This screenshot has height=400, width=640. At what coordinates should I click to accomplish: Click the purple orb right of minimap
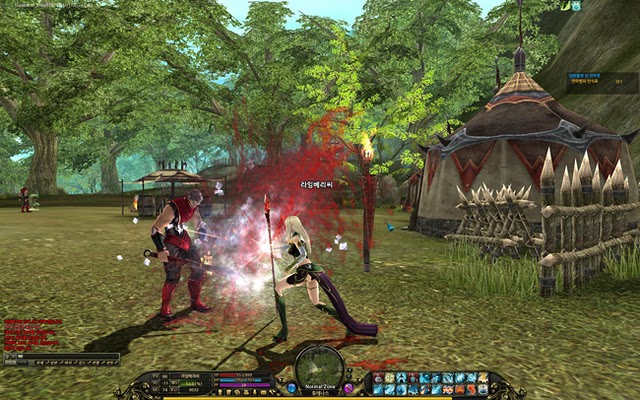[x=349, y=387]
